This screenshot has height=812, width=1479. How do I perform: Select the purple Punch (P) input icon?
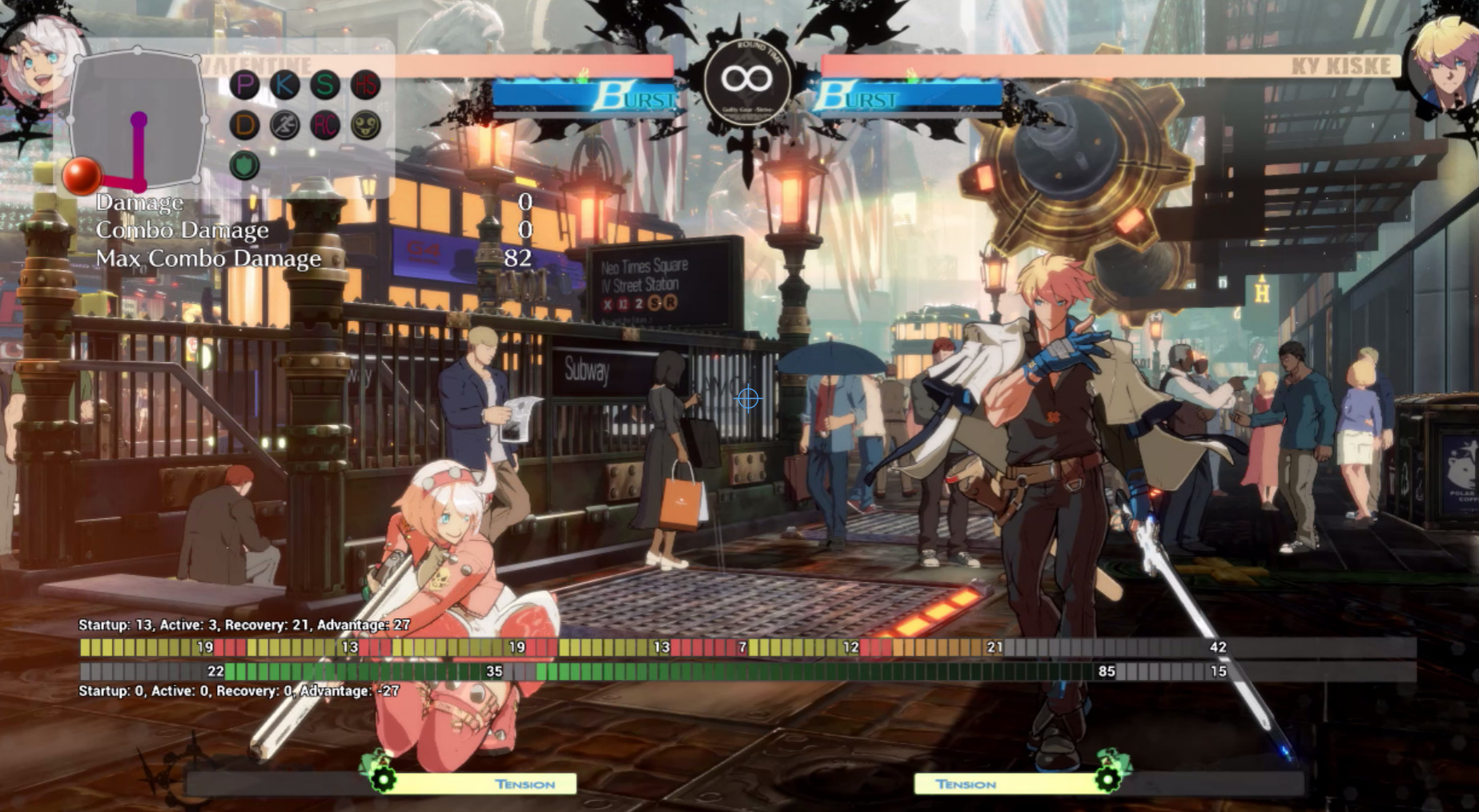pyautogui.click(x=246, y=86)
